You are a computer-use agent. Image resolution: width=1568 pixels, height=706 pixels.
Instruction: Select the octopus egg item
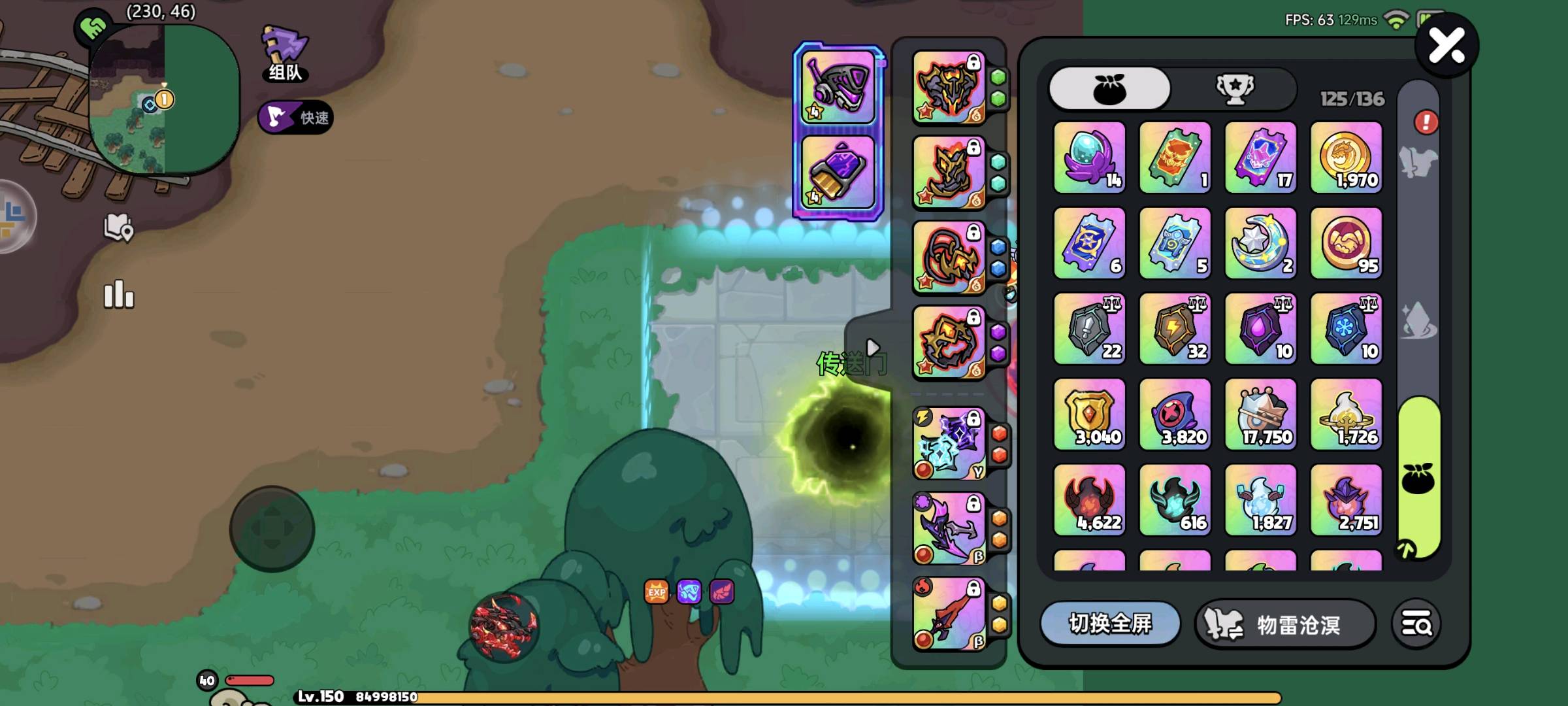coord(1089,158)
